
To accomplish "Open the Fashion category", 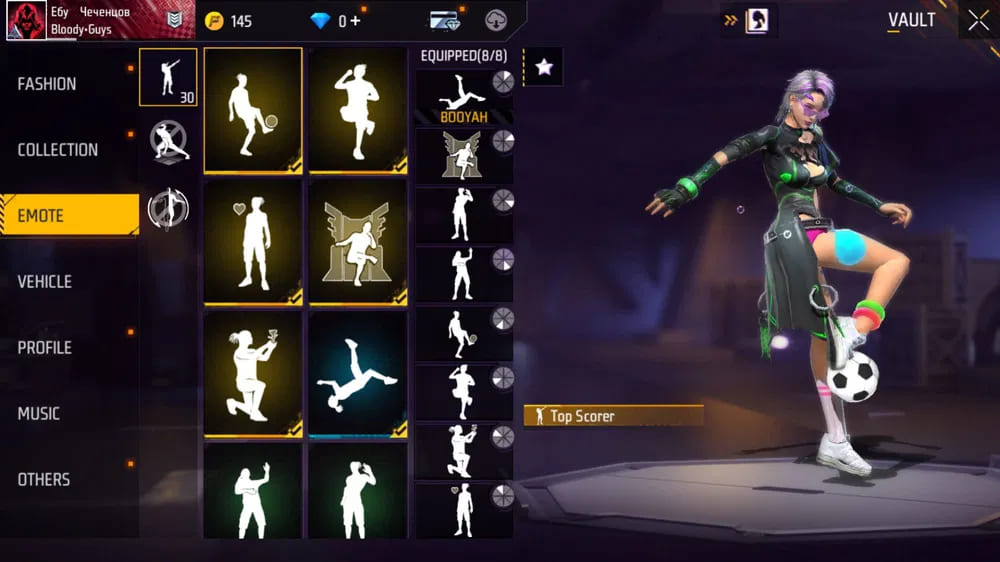I will pos(47,84).
